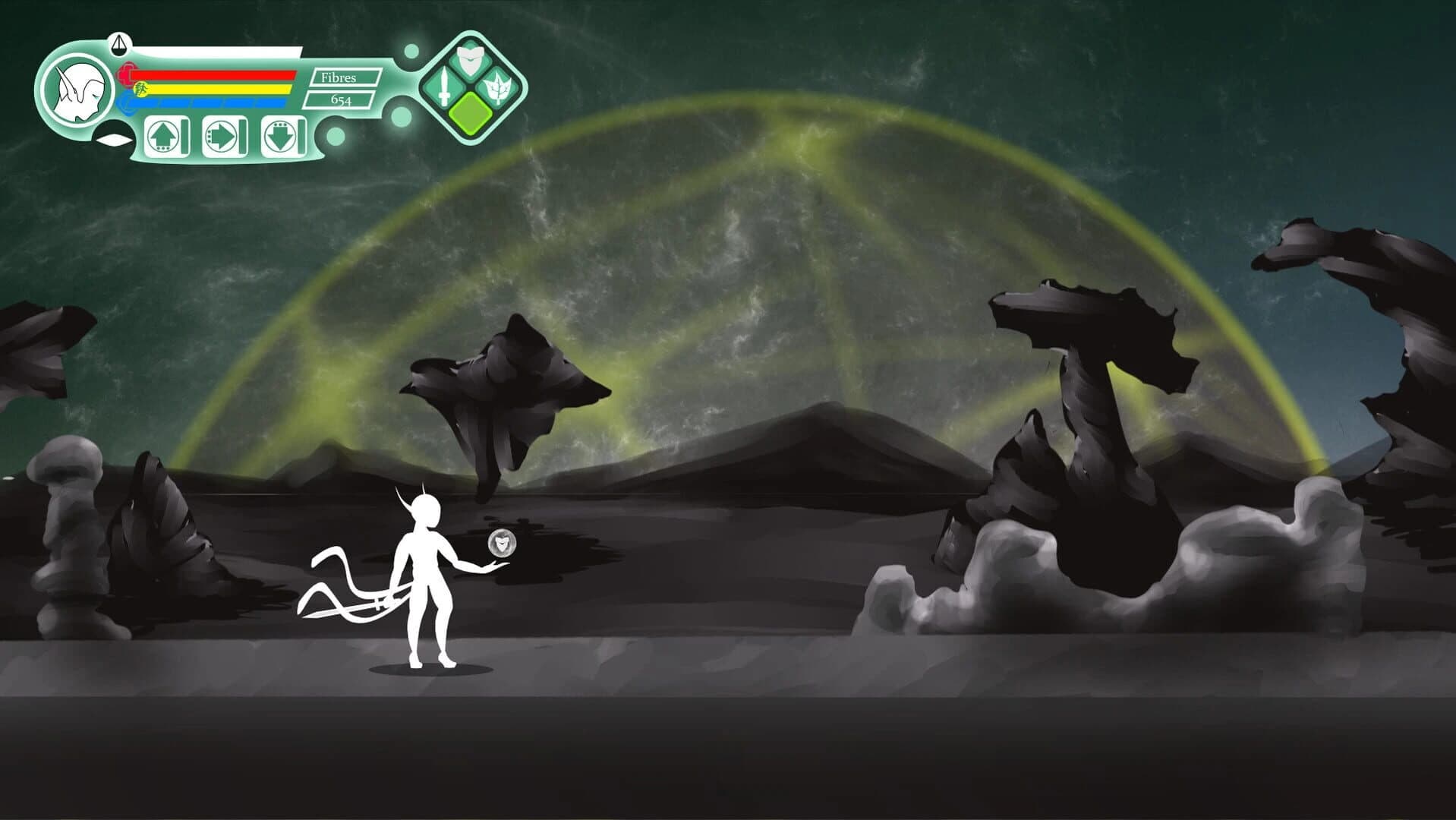Click the balance scale icon above the portrait
The image size is (1456, 820).
118,46
